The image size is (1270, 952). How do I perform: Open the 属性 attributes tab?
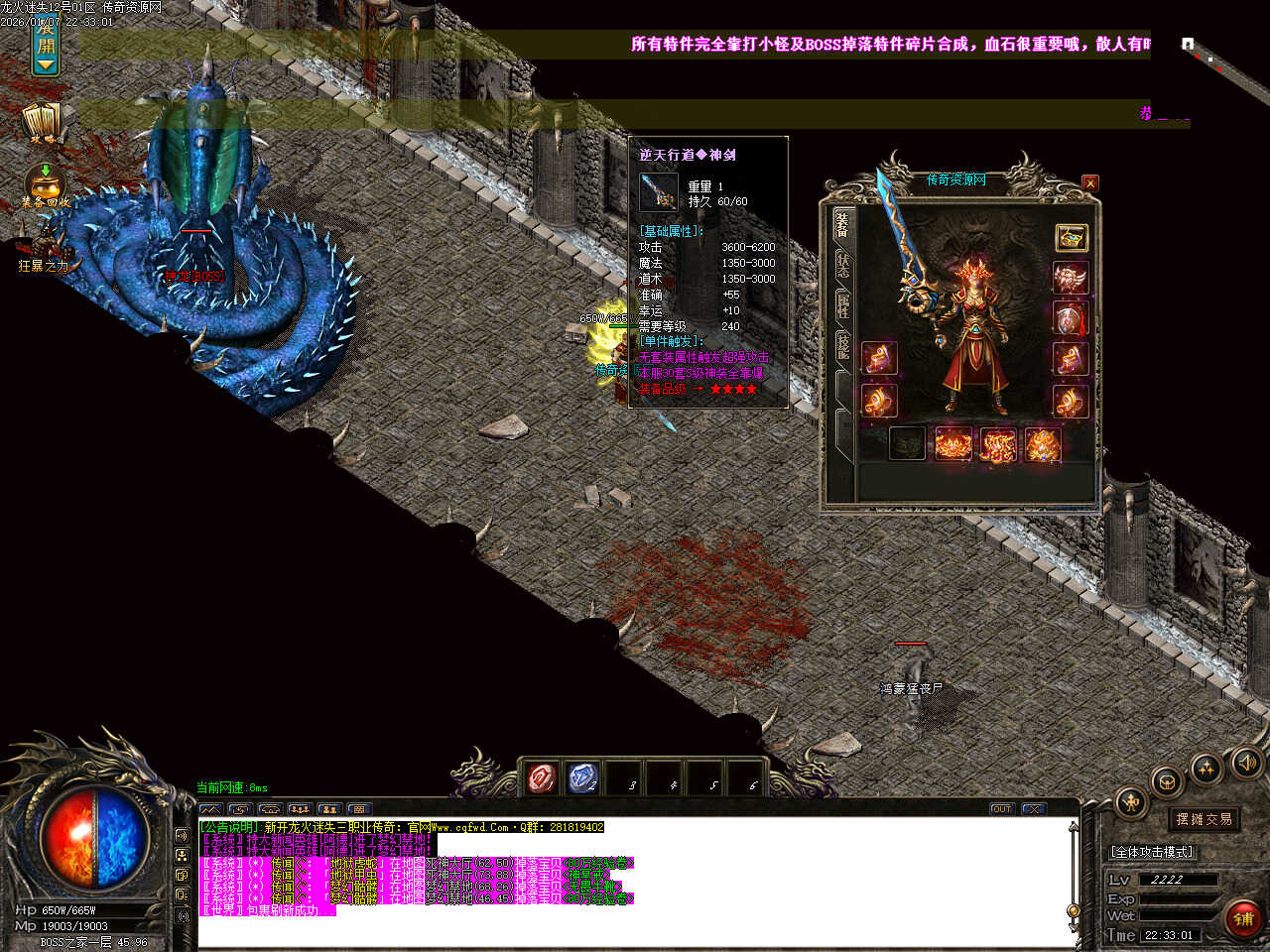[x=842, y=305]
